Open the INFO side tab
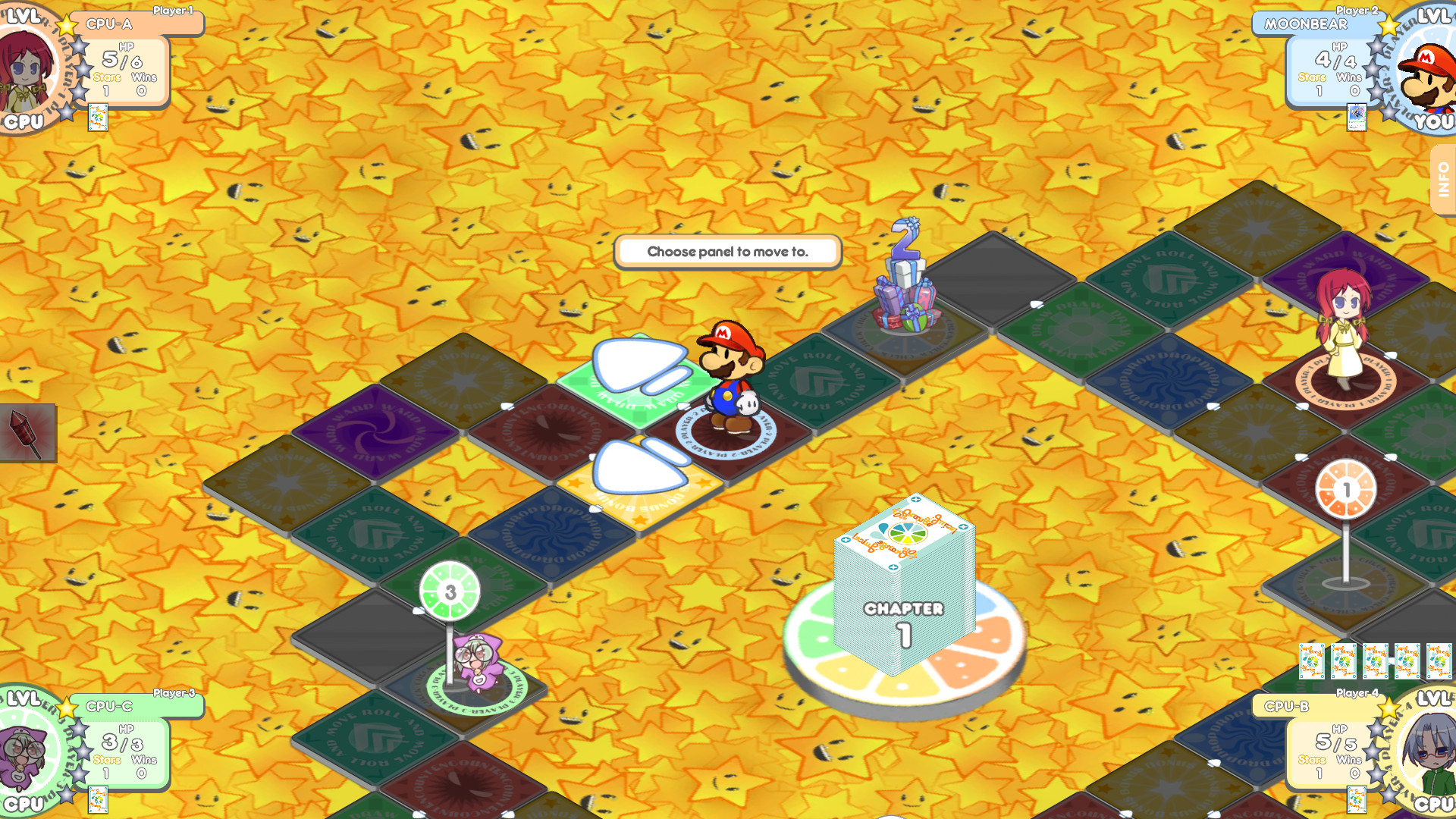This screenshot has width=1456, height=819. [1443, 175]
